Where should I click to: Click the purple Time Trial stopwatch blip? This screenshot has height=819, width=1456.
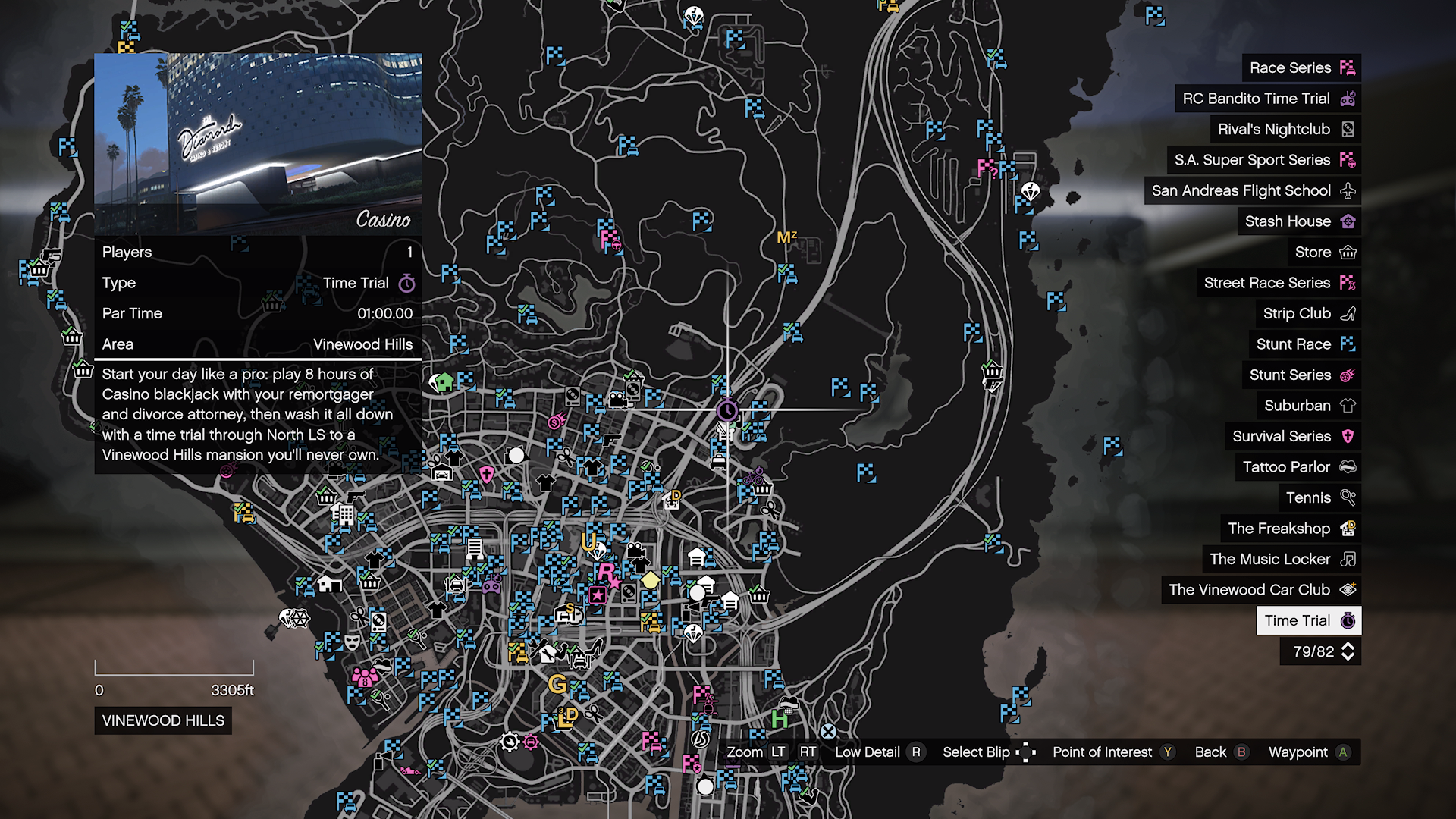coord(726,411)
